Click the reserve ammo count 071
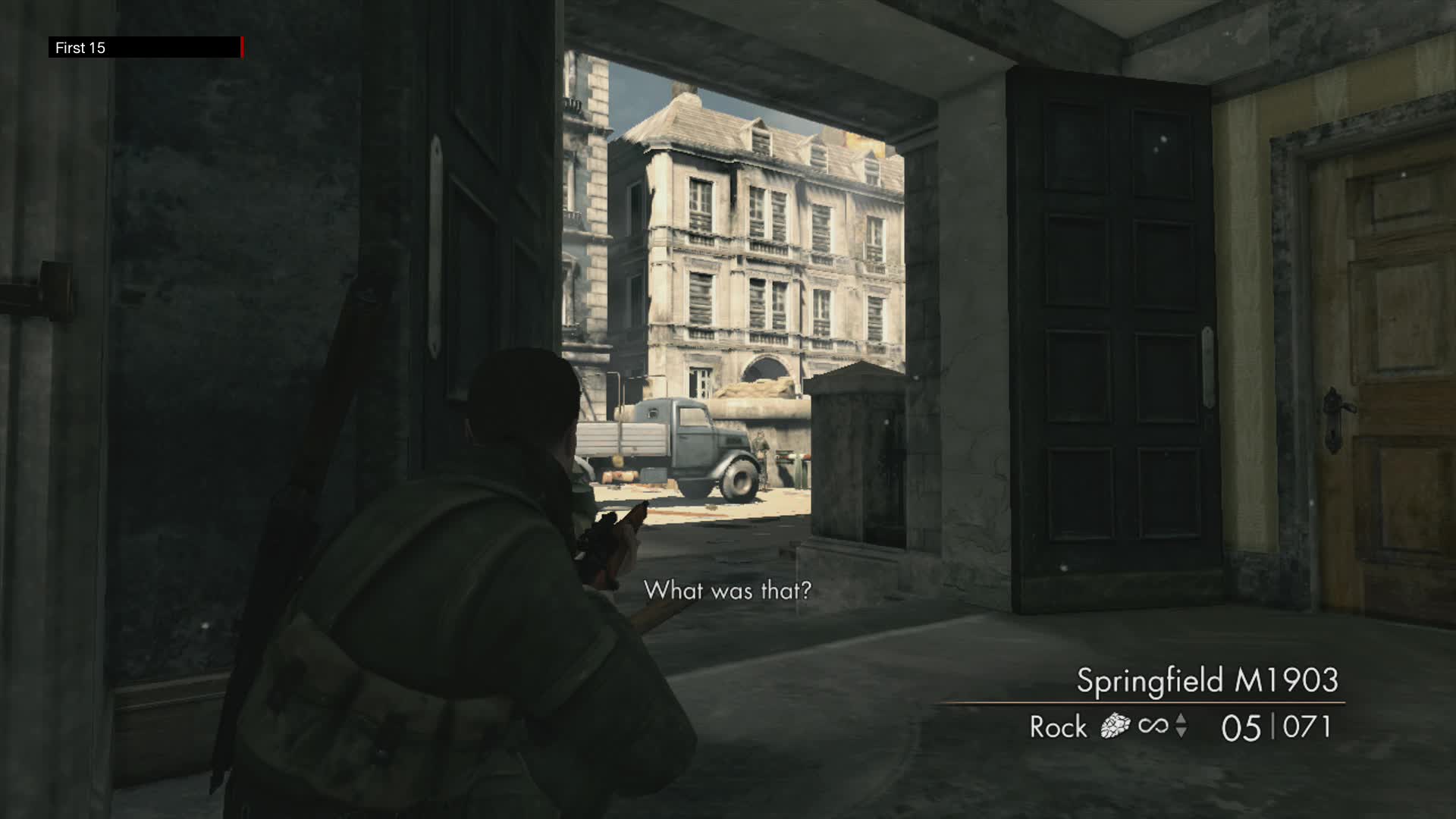This screenshot has width=1456, height=819. 1306,726
